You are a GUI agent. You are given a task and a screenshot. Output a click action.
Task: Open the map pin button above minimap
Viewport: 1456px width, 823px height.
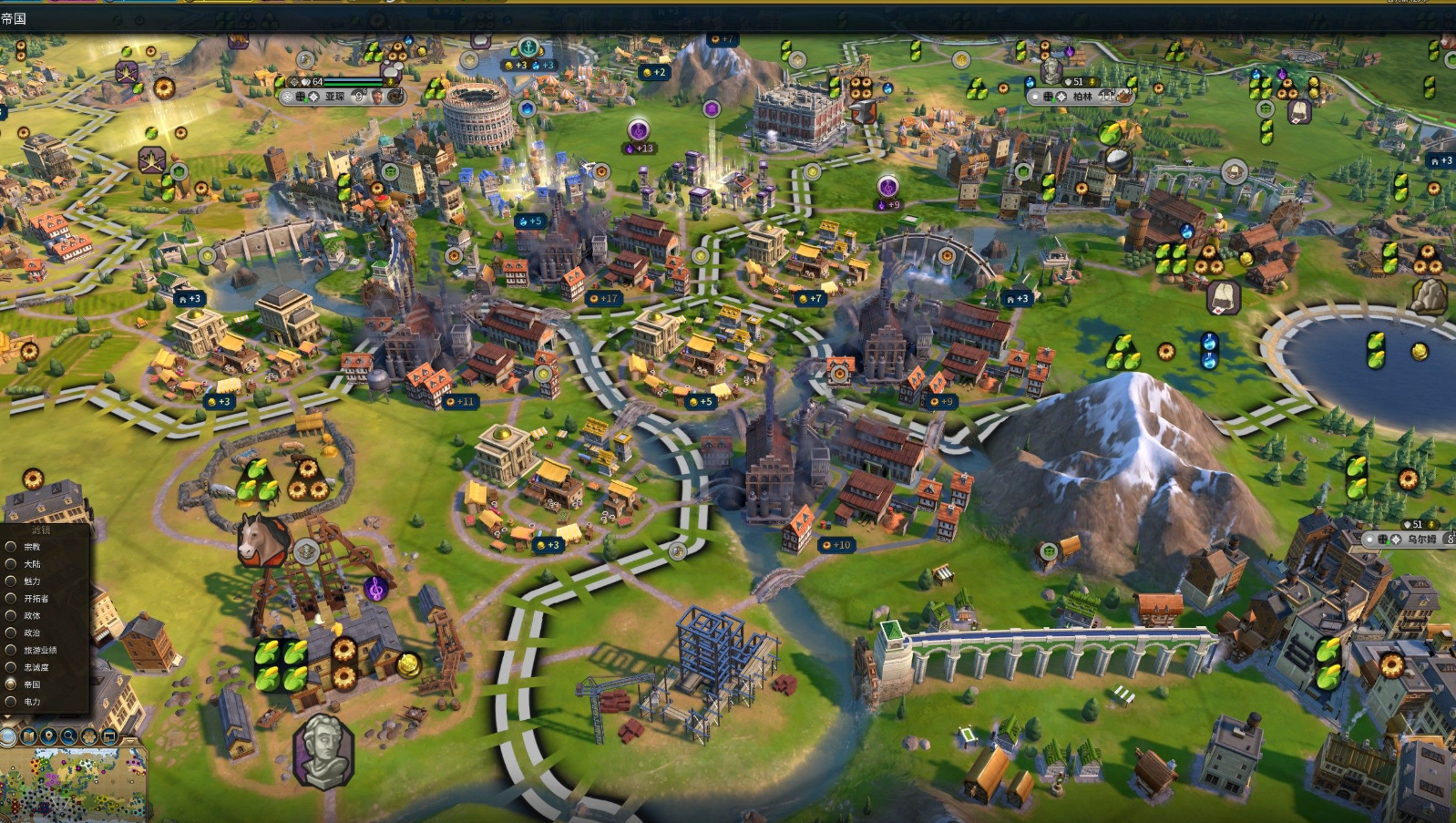point(49,736)
